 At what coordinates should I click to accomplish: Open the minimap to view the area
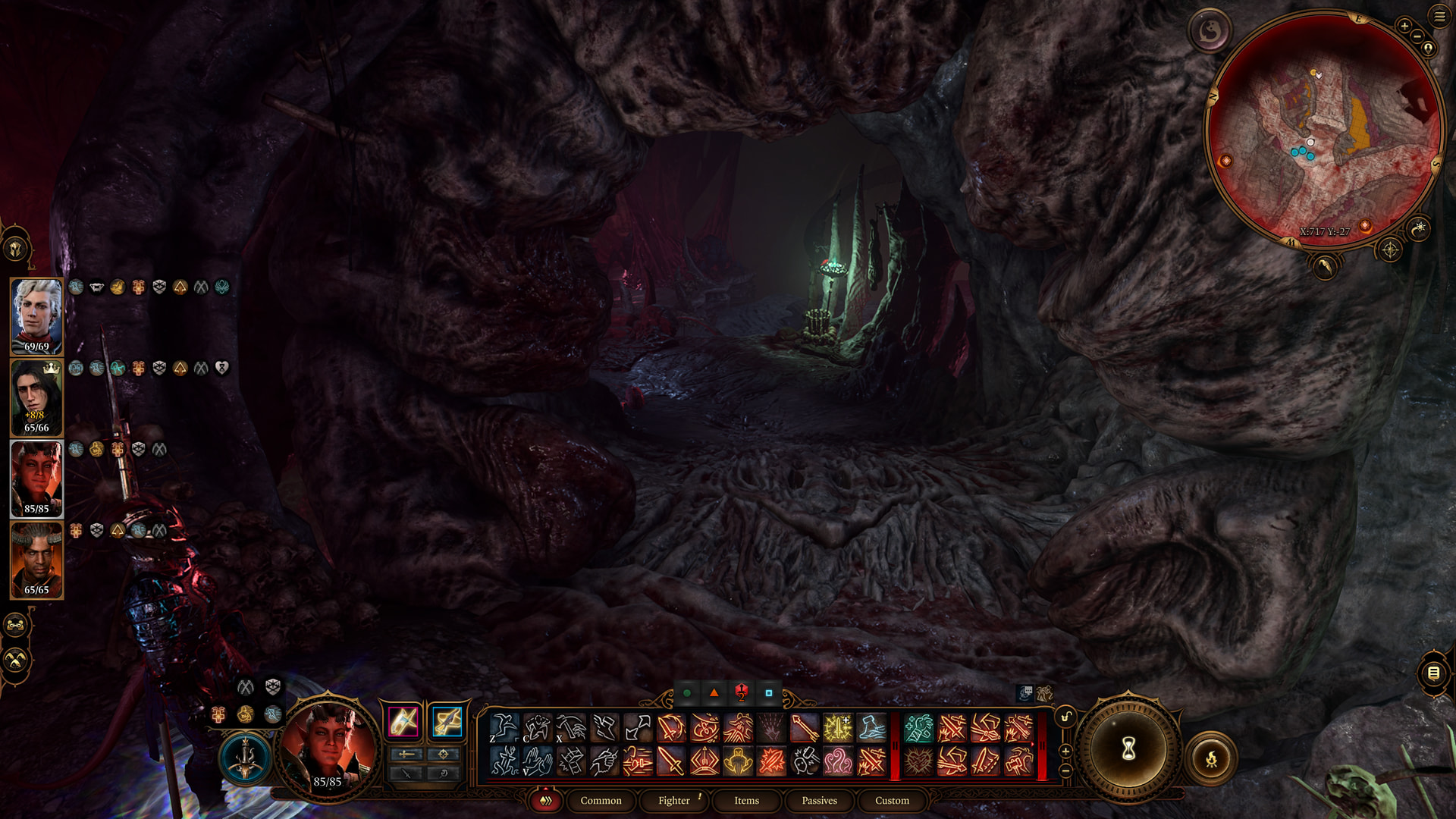(1323, 129)
